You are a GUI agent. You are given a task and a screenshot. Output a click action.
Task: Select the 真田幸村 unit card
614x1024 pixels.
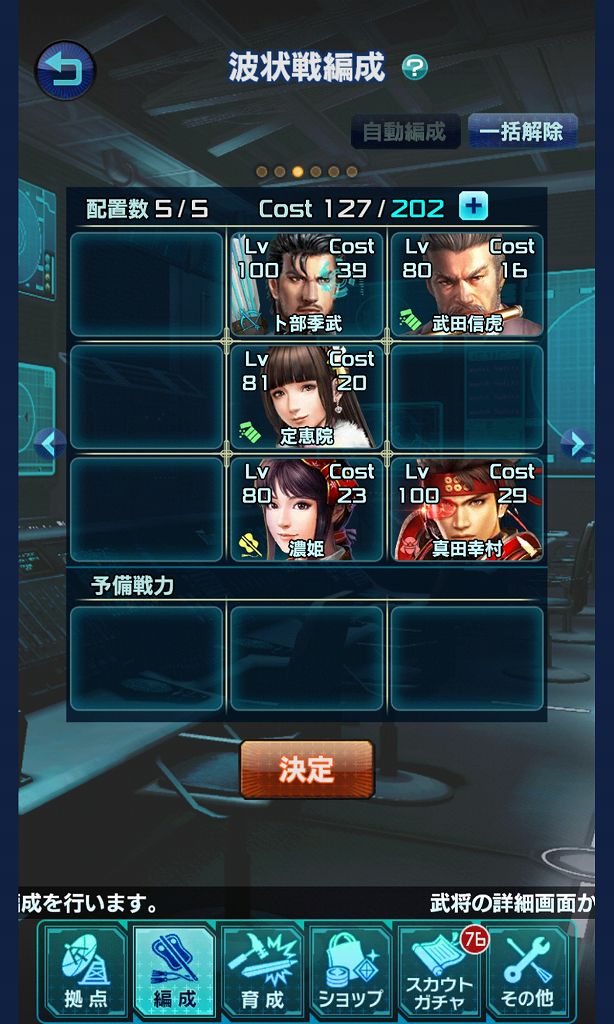(466, 509)
